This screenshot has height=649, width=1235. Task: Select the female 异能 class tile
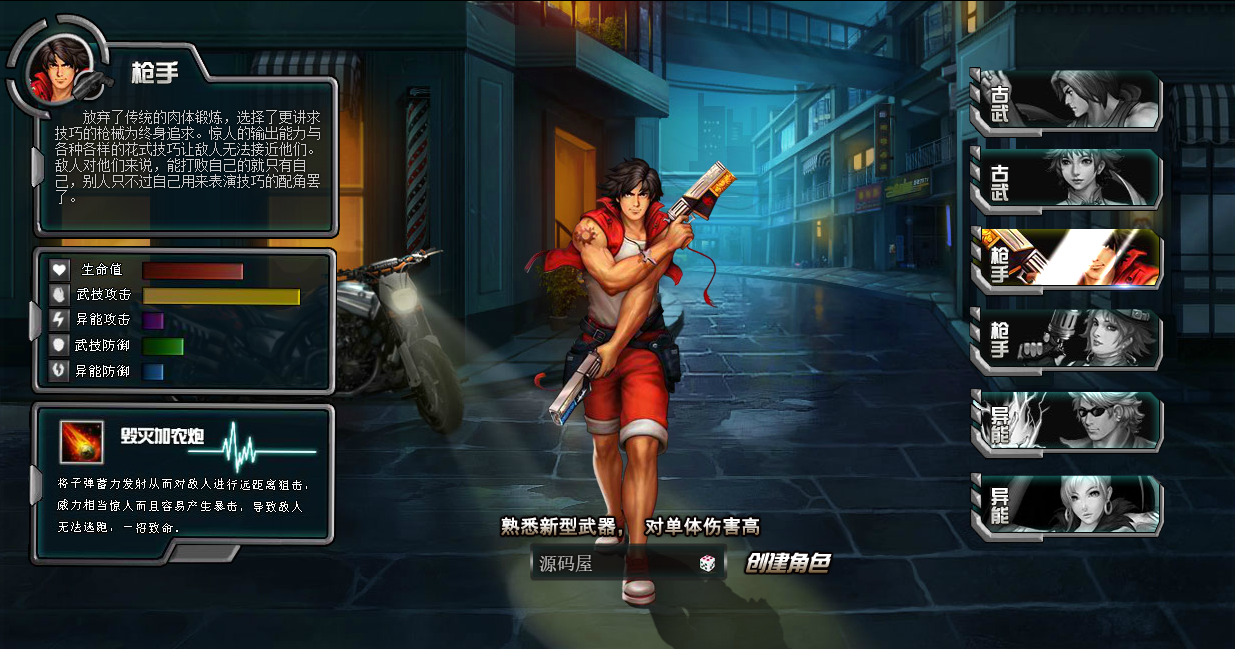point(1068,505)
